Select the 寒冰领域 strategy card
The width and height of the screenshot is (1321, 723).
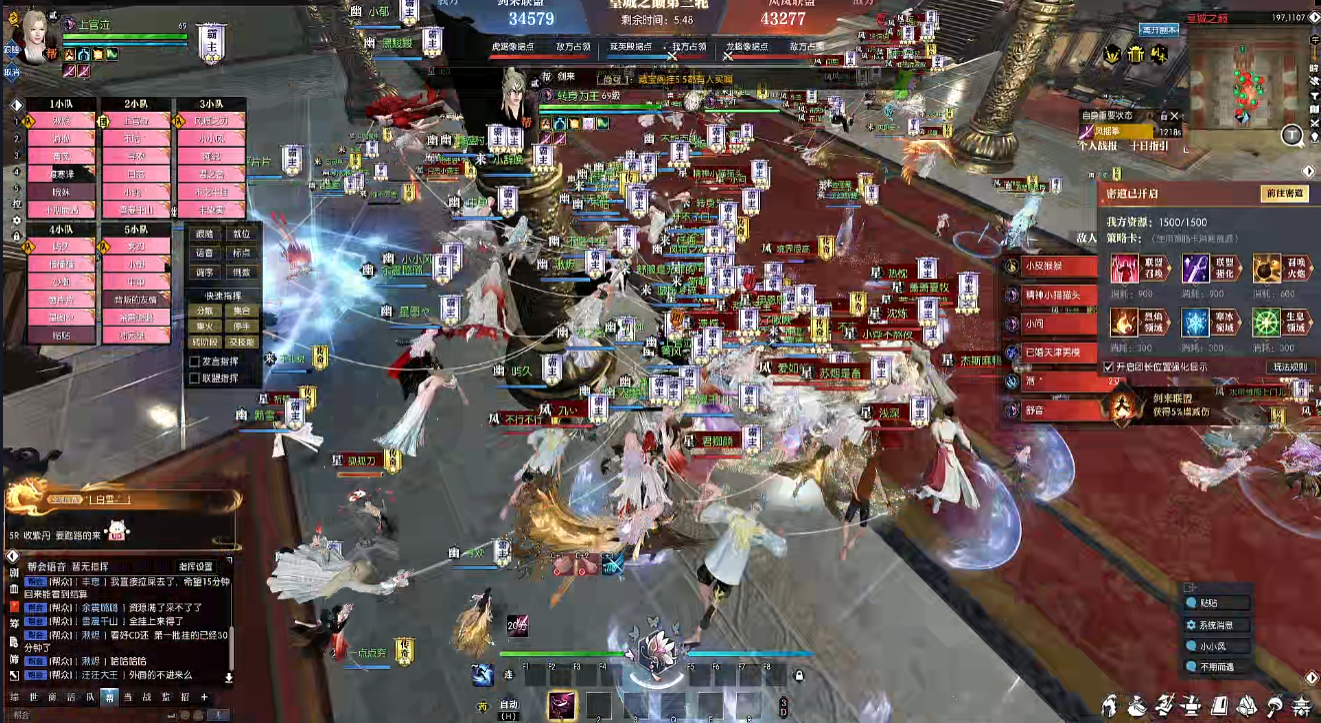tap(1196, 322)
